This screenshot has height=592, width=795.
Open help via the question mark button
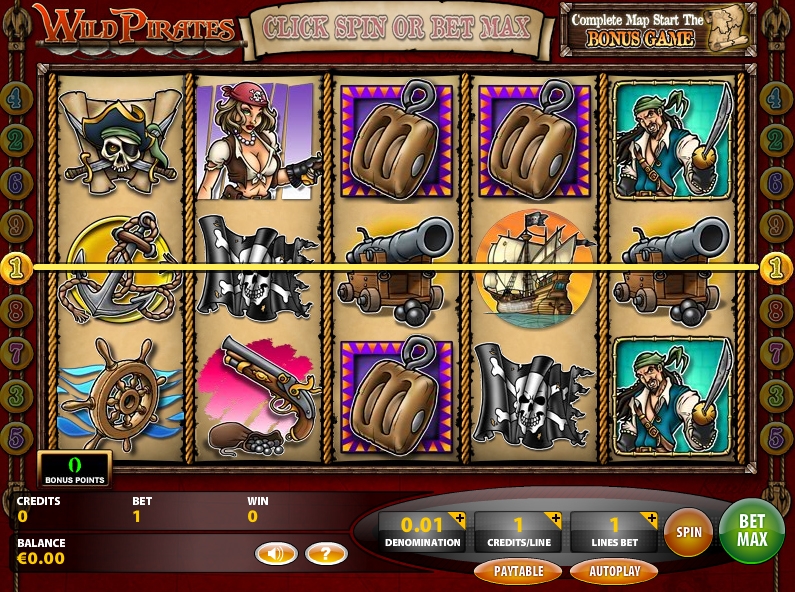[326, 553]
